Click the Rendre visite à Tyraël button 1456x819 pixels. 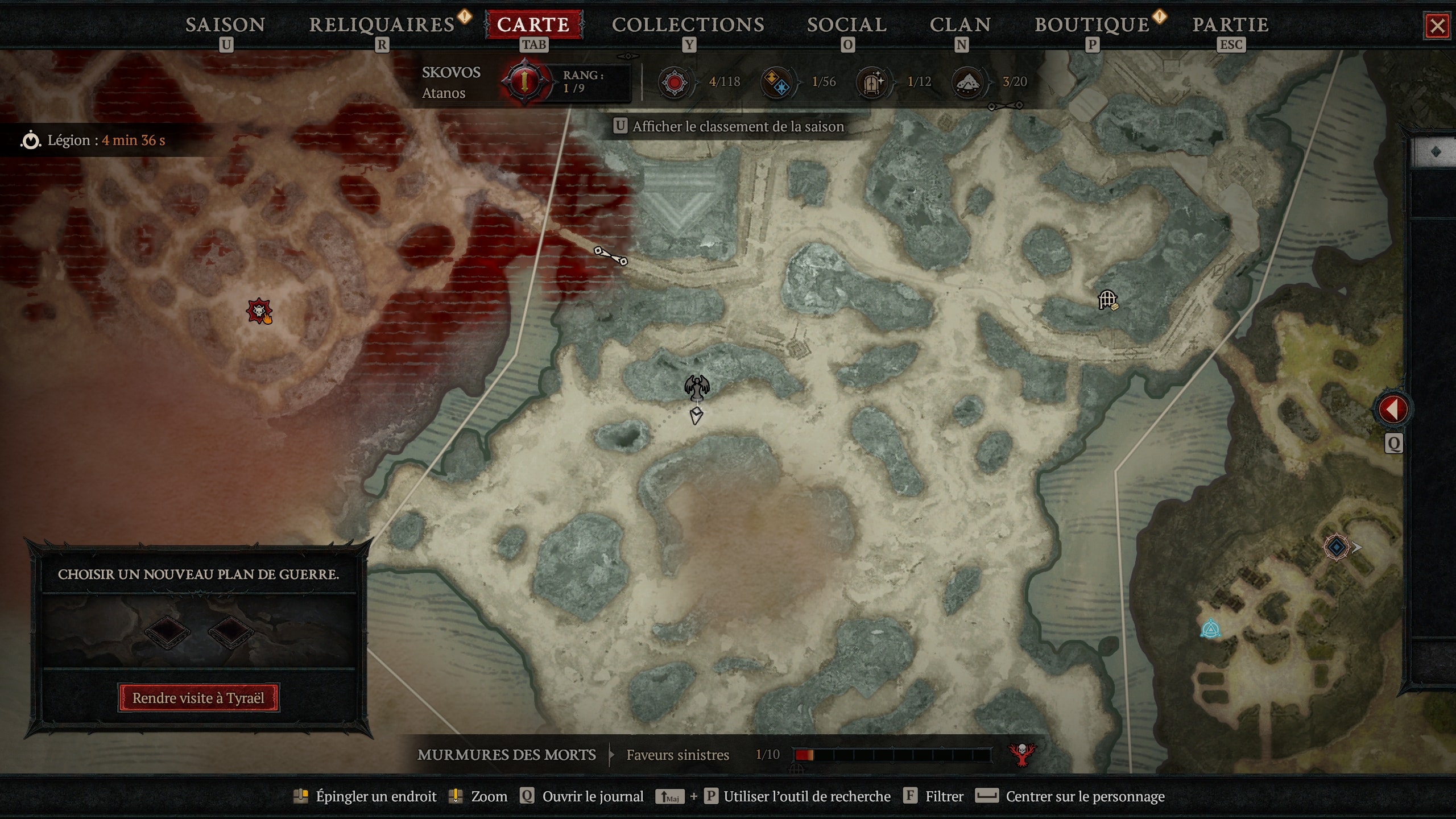(x=198, y=698)
